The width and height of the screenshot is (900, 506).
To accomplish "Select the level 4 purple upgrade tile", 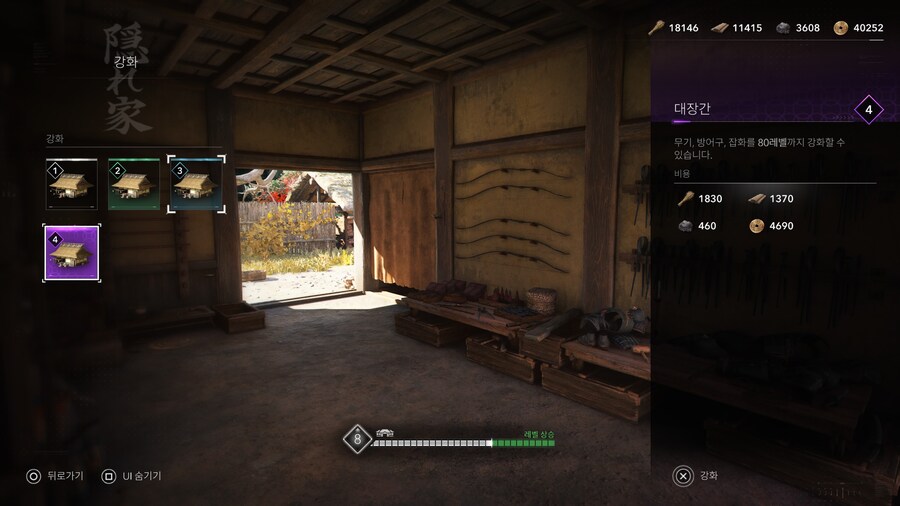I will tap(71, 253).
